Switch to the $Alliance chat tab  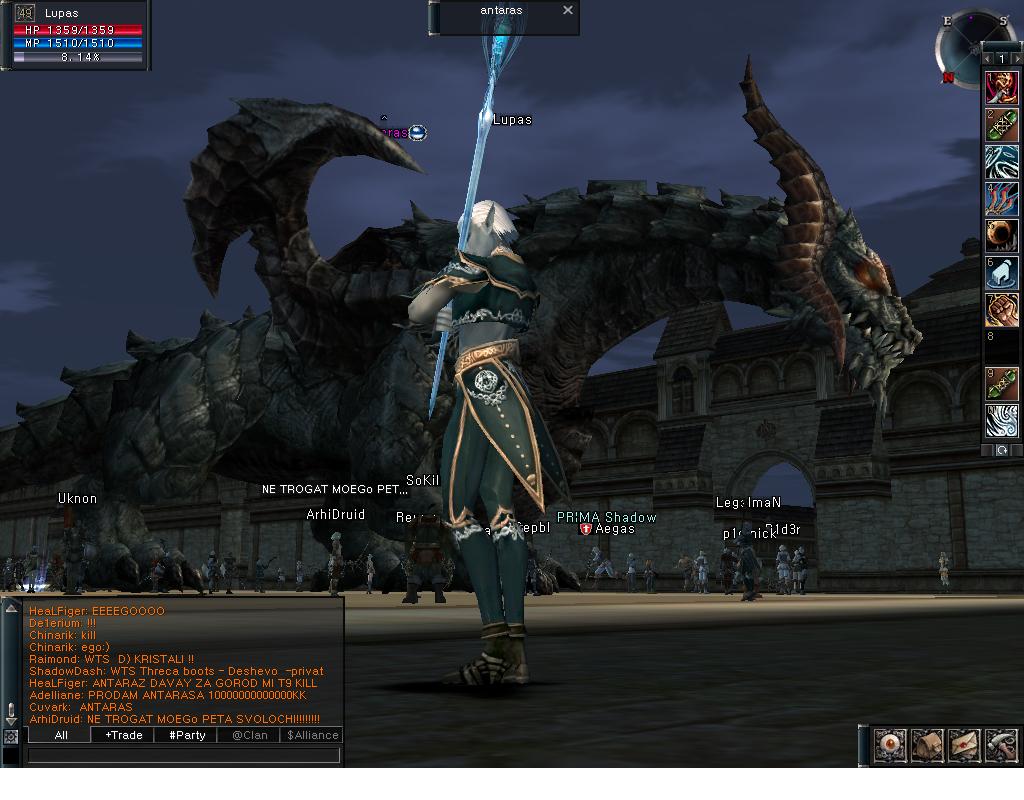click(312, 735)
